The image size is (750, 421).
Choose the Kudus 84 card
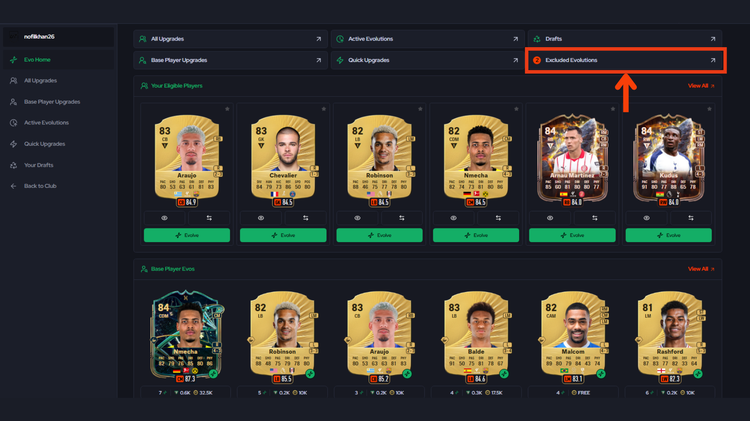pos(669,160)
